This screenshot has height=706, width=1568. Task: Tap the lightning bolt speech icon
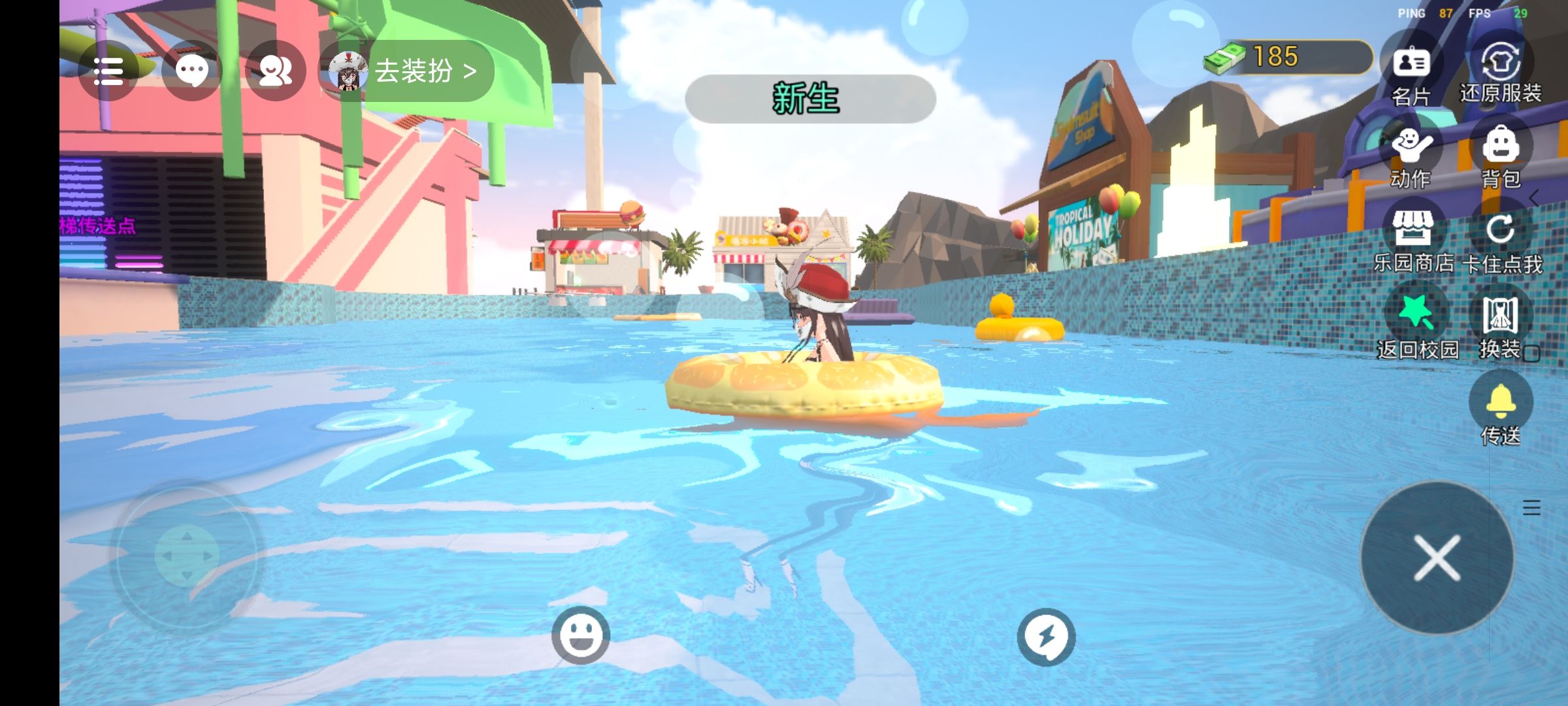tap(1045, 637)
